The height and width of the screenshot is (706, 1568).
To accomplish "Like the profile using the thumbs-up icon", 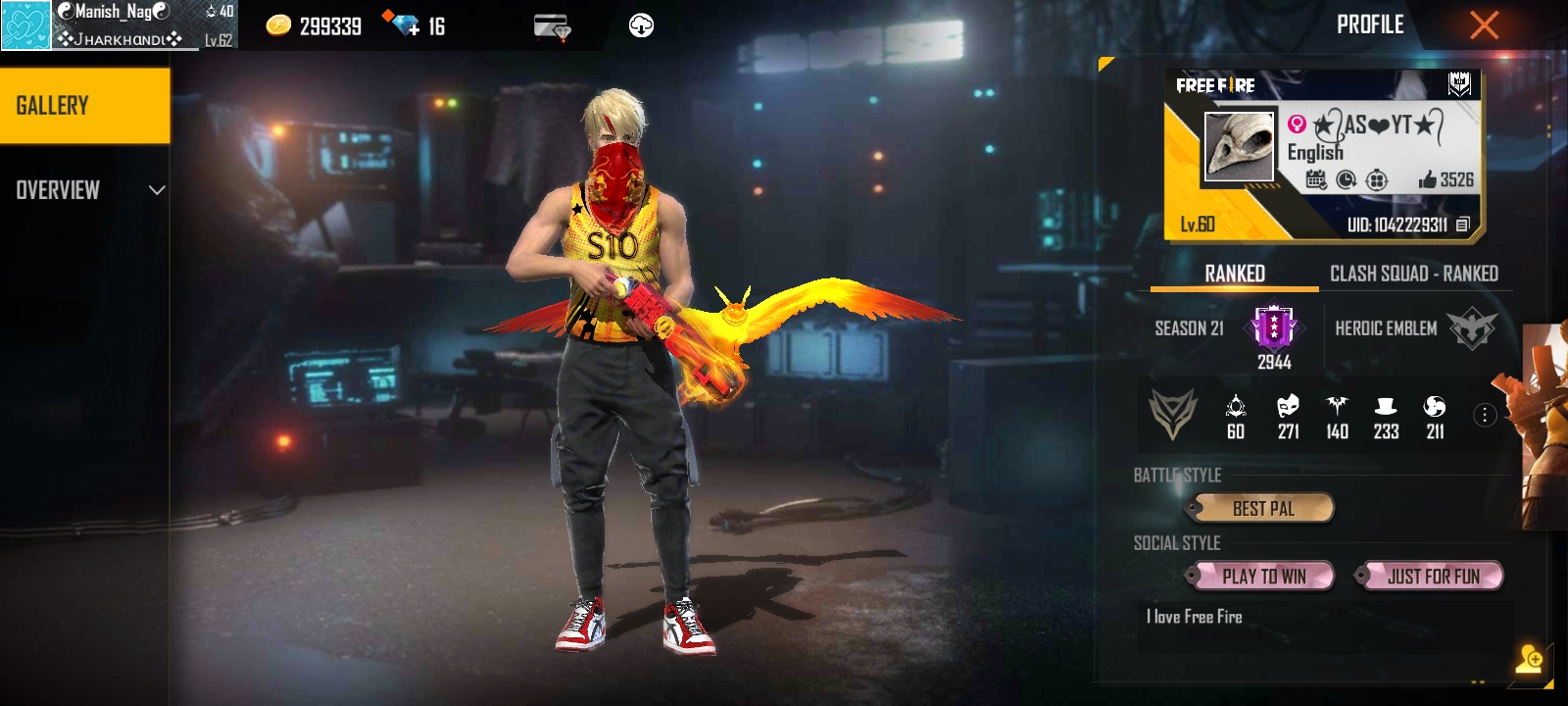I will 1428,179.
